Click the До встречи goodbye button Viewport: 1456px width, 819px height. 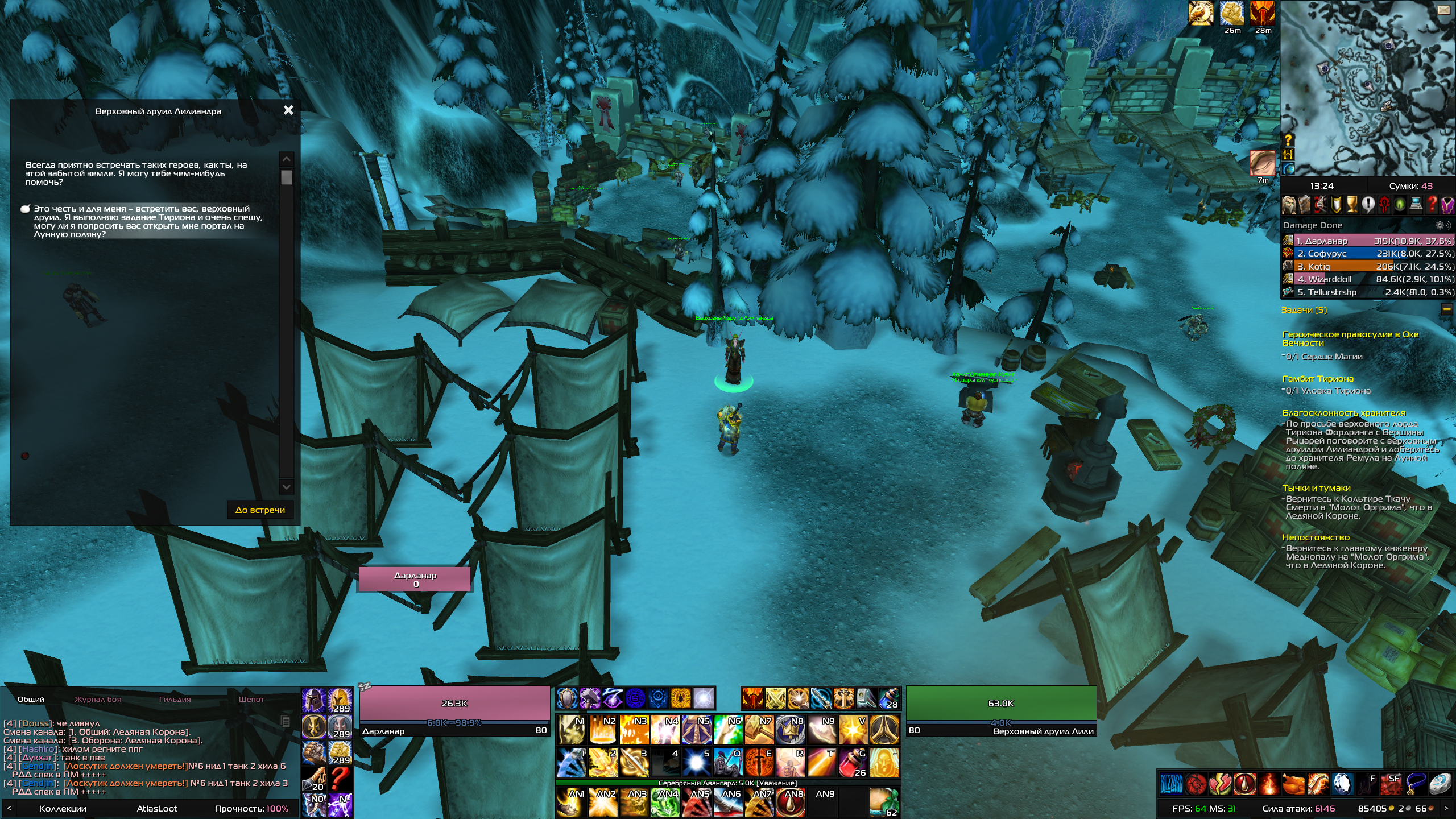tap(260, 510)
